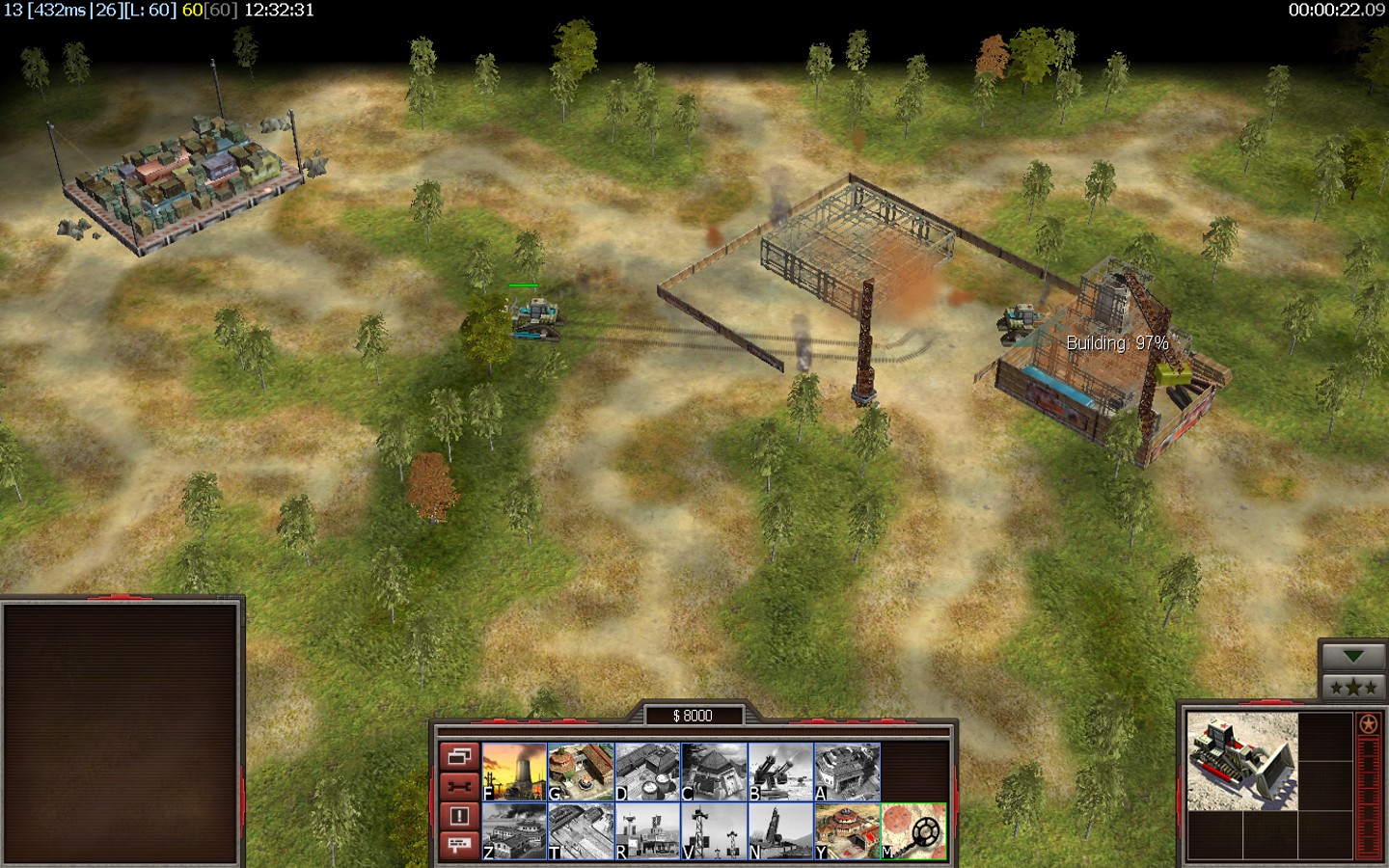Image resolution: width=1389 pixels, height=868 pixels.
Task: Pick the Supply Center build icon (D)
Action: click(x=647, y=772)
